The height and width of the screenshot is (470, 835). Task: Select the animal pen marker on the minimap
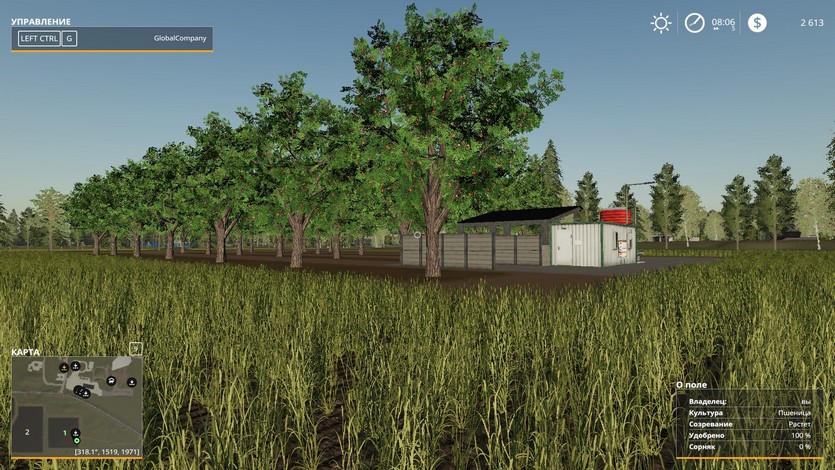(111, 380)
